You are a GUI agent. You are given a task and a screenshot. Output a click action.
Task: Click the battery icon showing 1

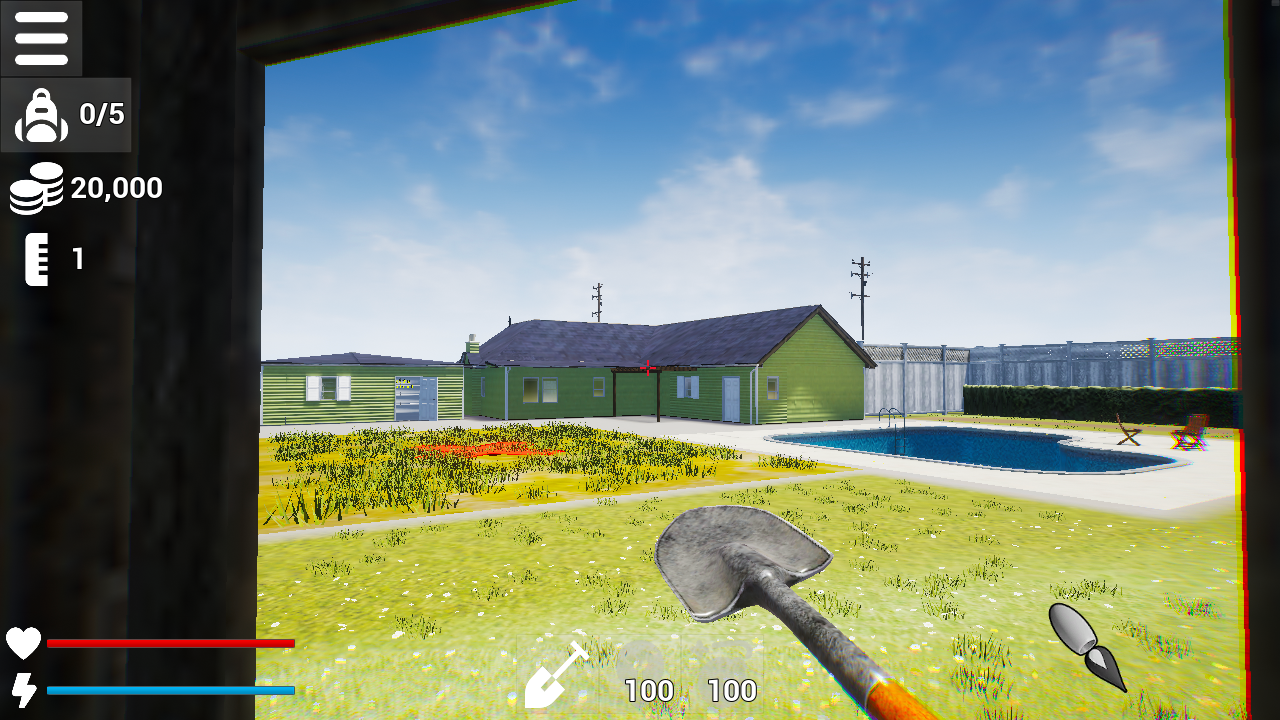coord(38,258)
